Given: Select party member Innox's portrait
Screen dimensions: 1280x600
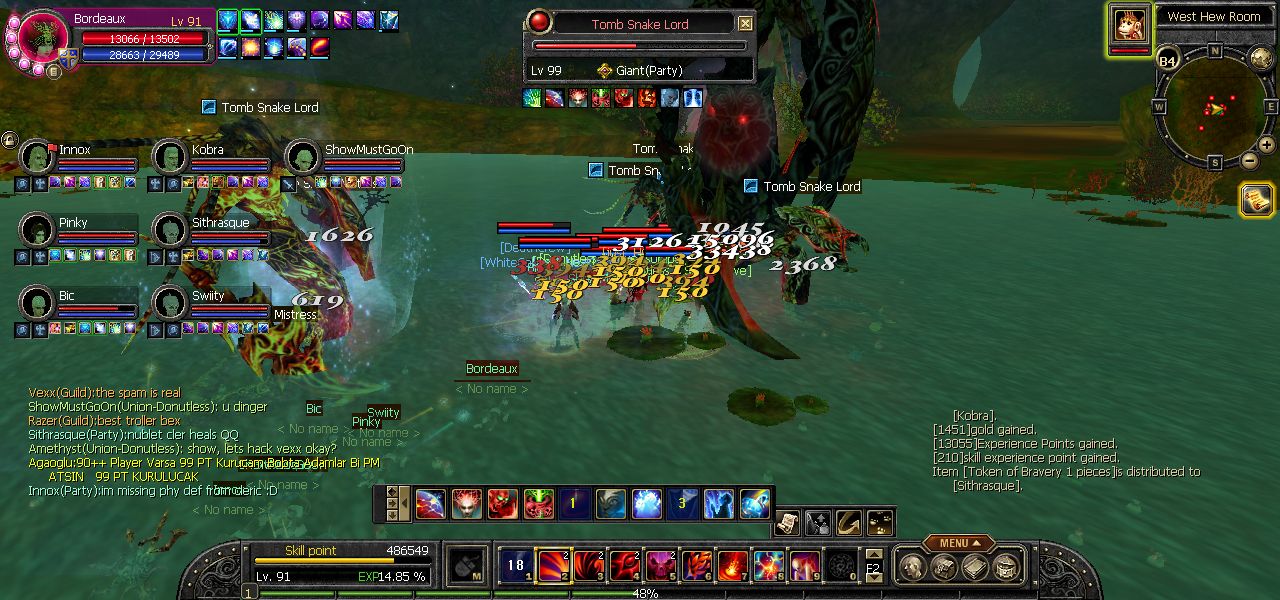Looking at the screenshot, I should 37,157.
